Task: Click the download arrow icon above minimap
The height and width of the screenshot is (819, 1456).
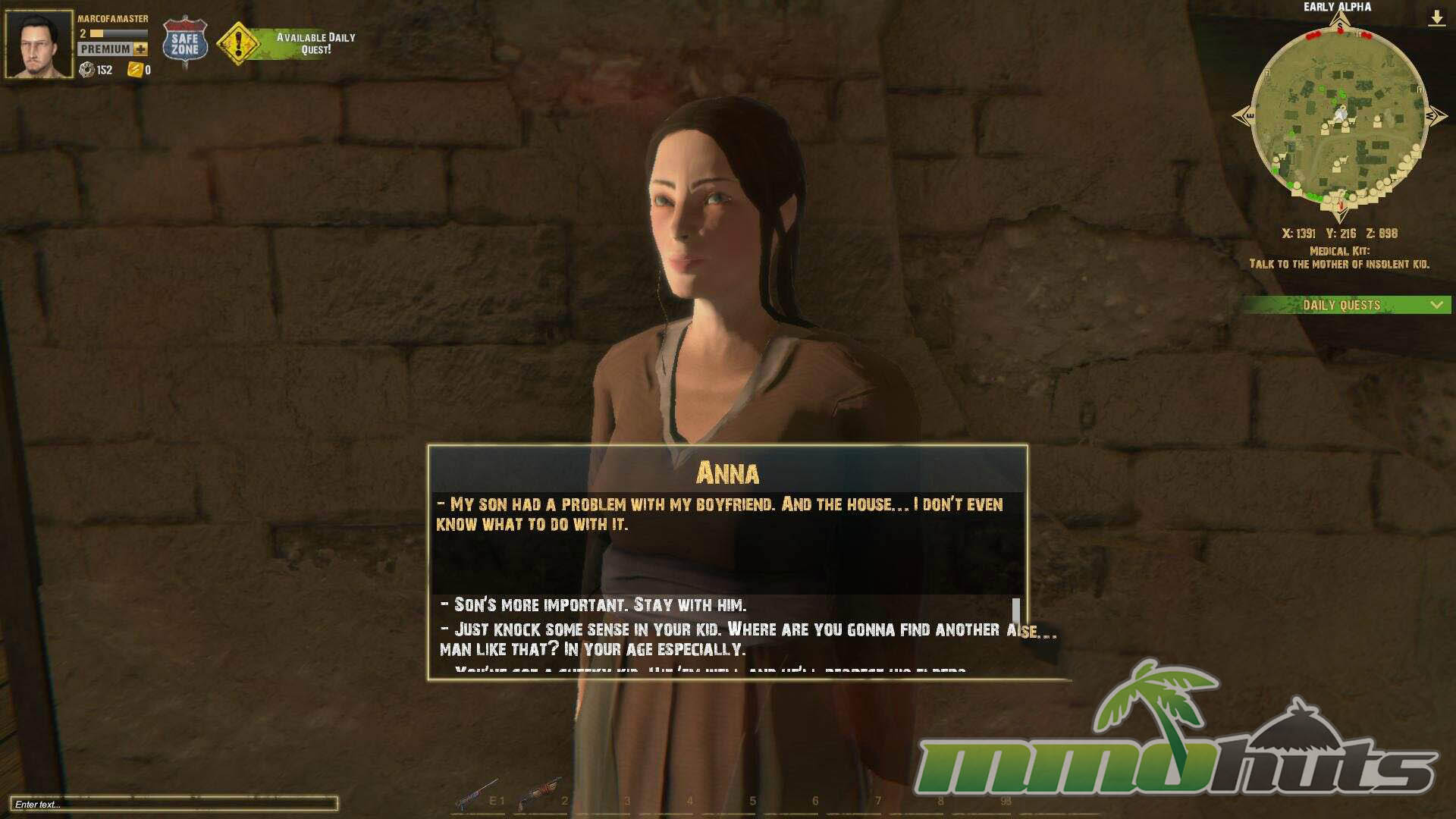Action: tap(1436, 17)
